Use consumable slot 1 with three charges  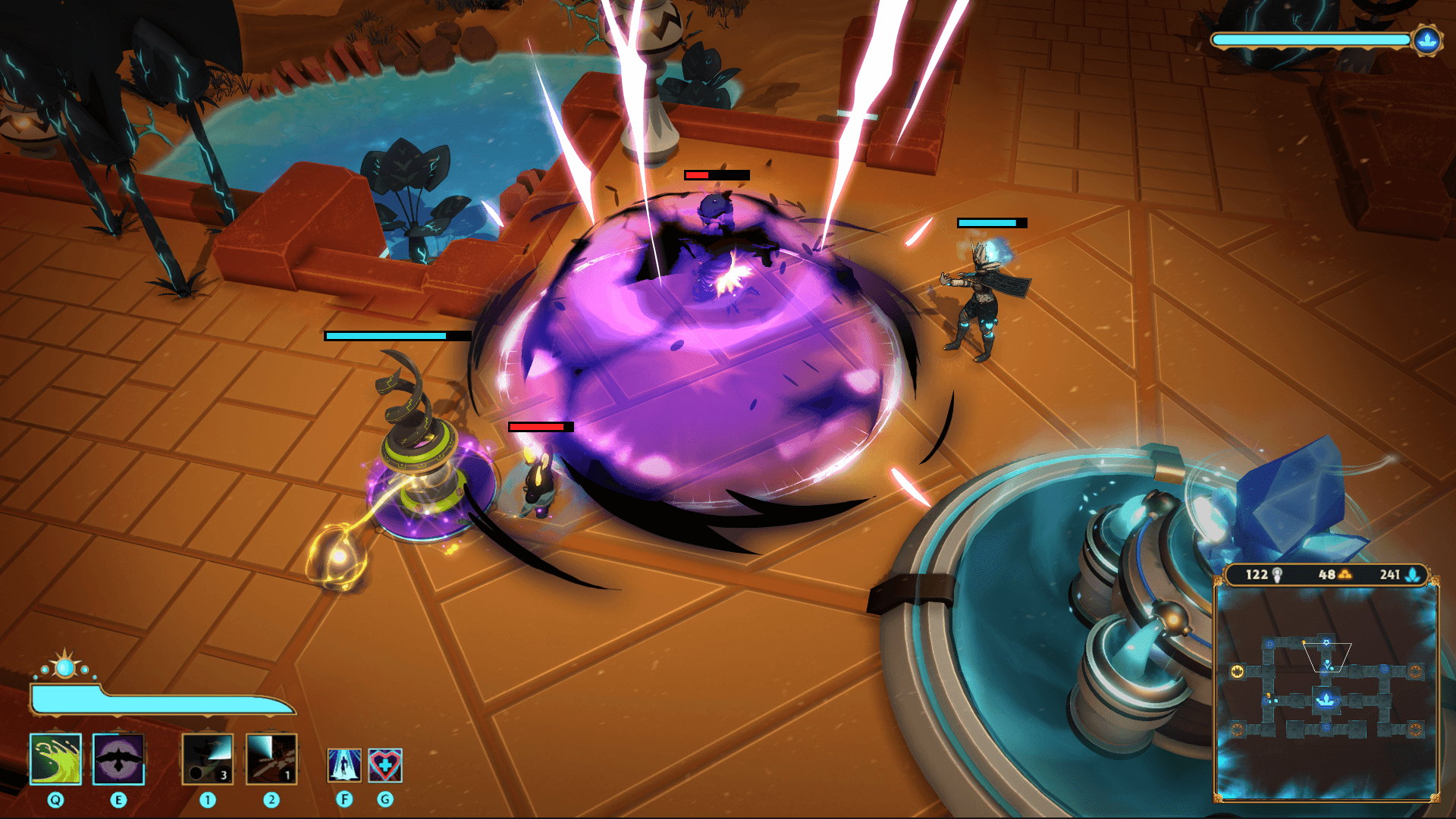pos(207,760)
